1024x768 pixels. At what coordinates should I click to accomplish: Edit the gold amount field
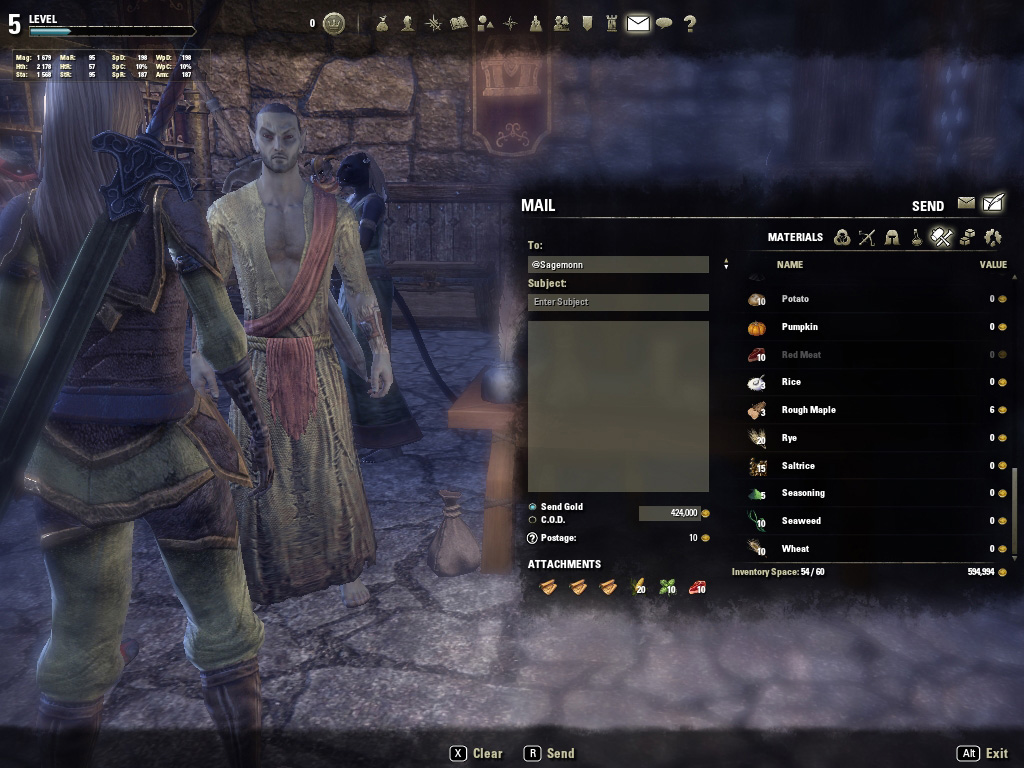pyautogui.click(x=669, y=513)
